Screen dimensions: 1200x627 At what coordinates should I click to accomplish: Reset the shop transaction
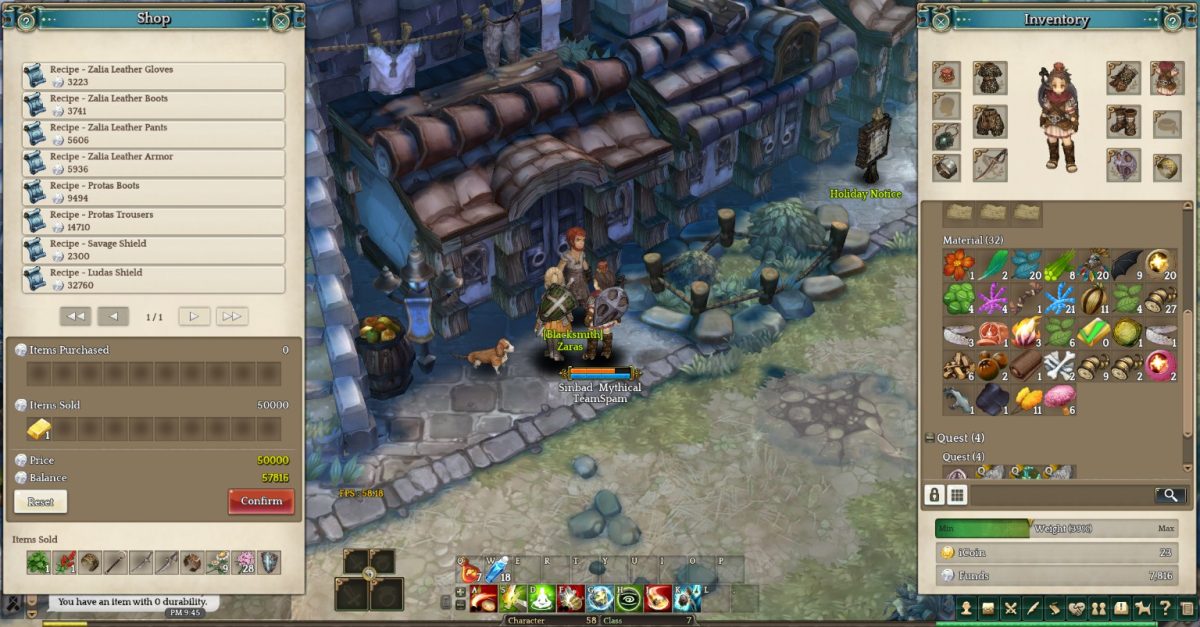coord(40,501)
